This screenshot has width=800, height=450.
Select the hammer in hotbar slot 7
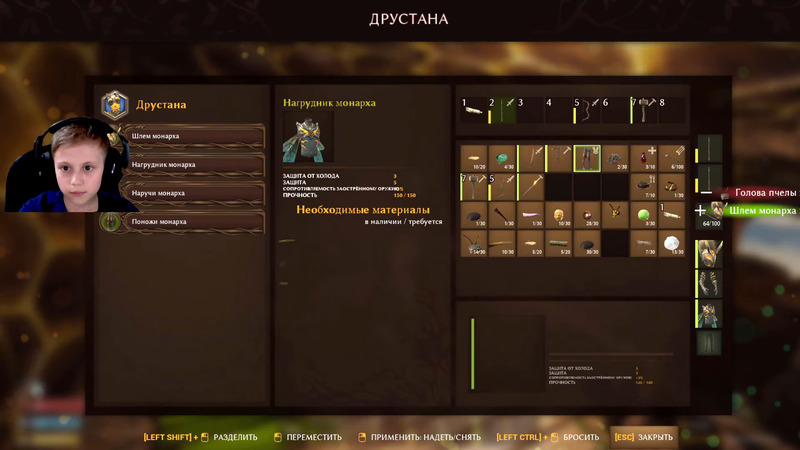644,109
